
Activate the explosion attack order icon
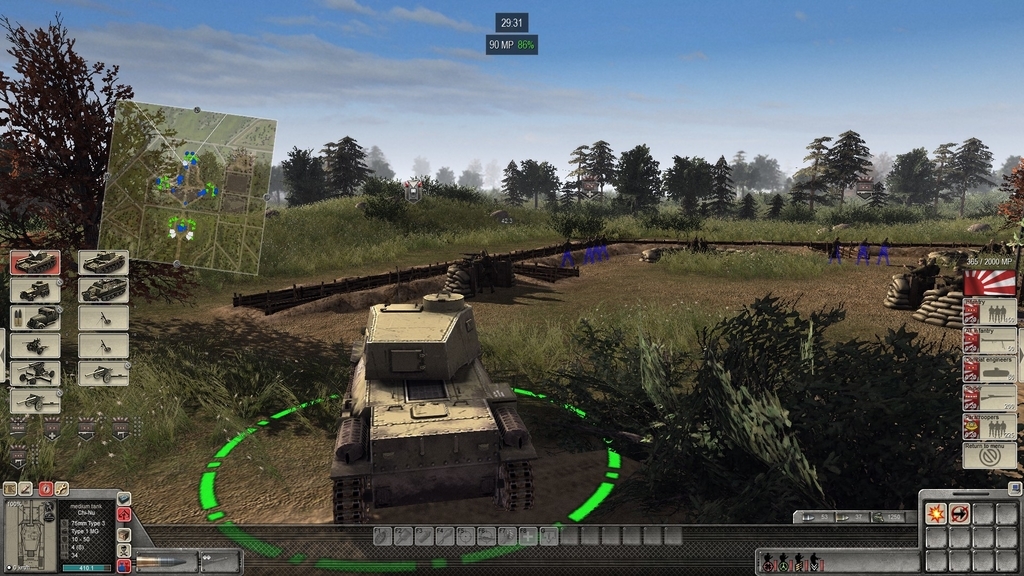pyautogui.click(x=935, y=514)
